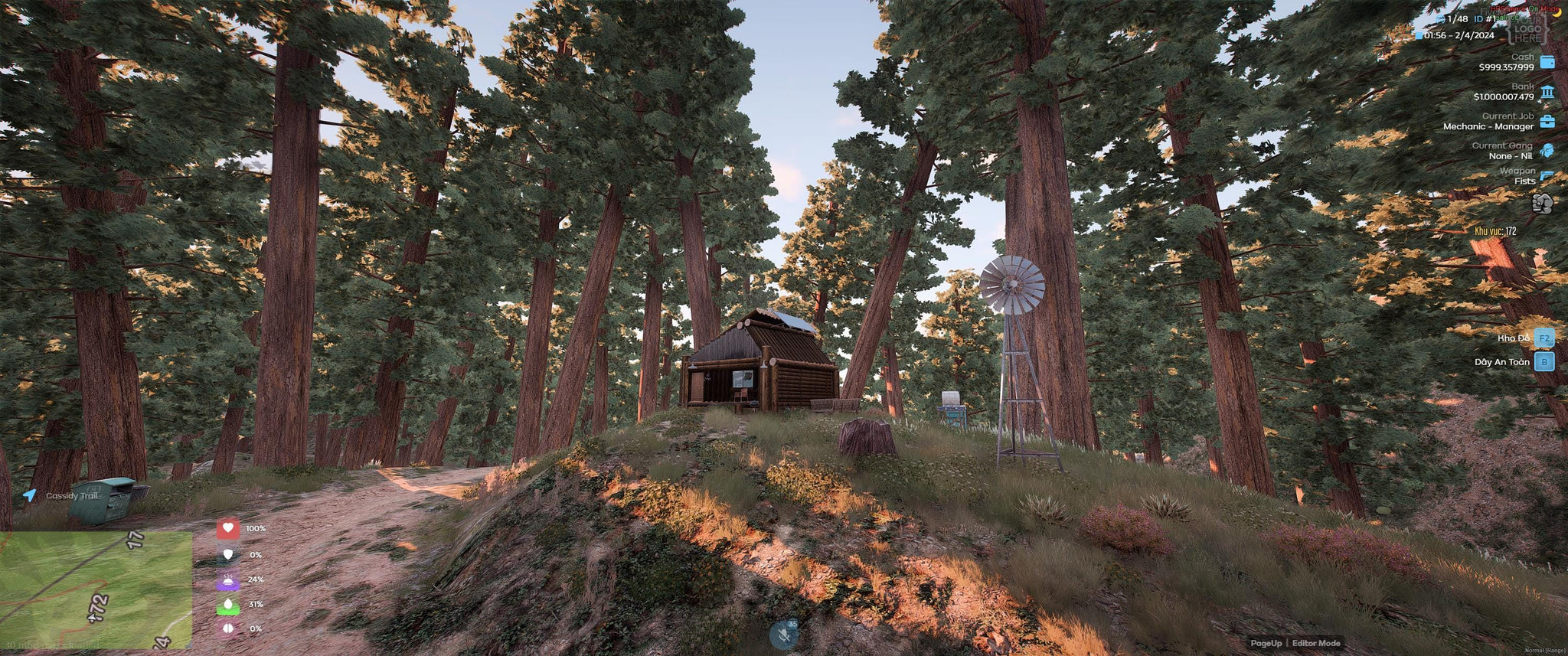Select the Fists weapon image
1568x656 pixels.
click(x=1542, y=203)
